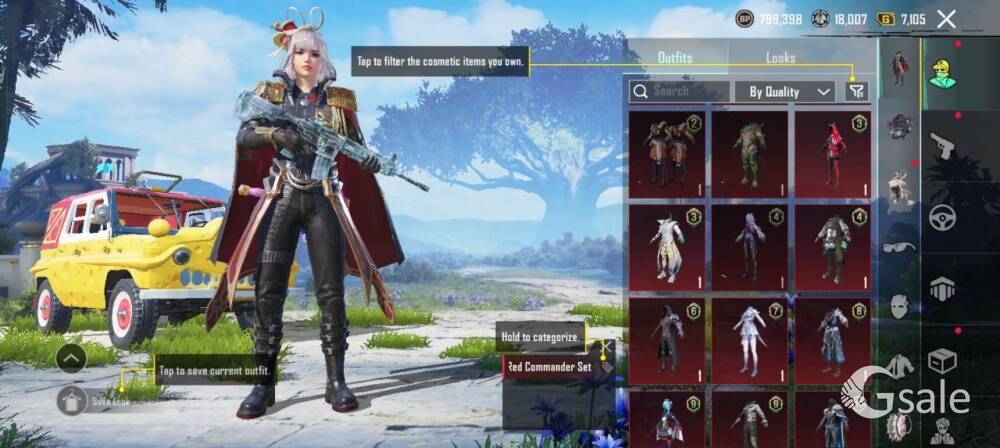Open the pistol weapon skins category

point(942,148)
